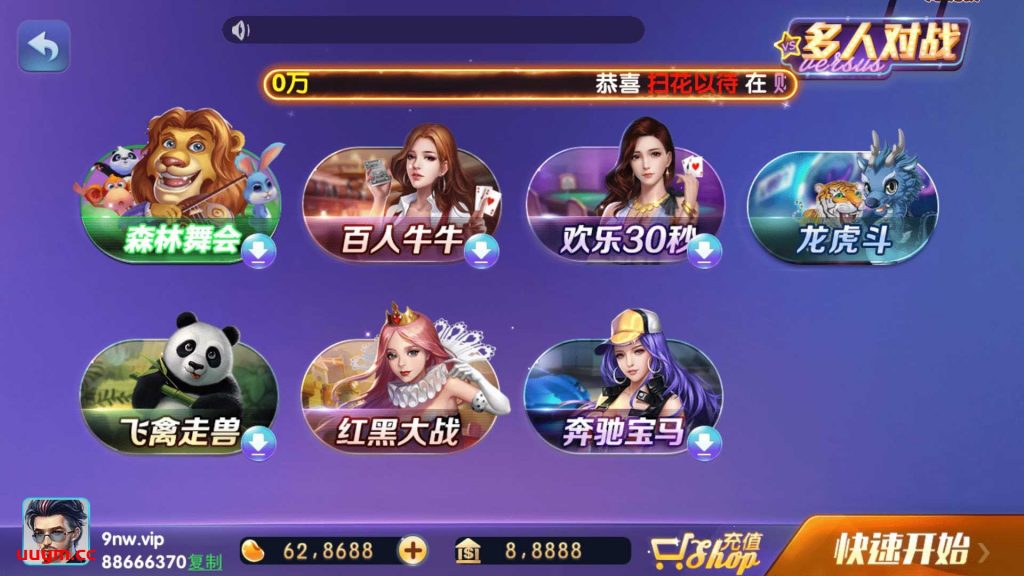Download 奔驰宝马 via its arrow icon
This screenshot has width=1024, height=576.
point(704,441)
